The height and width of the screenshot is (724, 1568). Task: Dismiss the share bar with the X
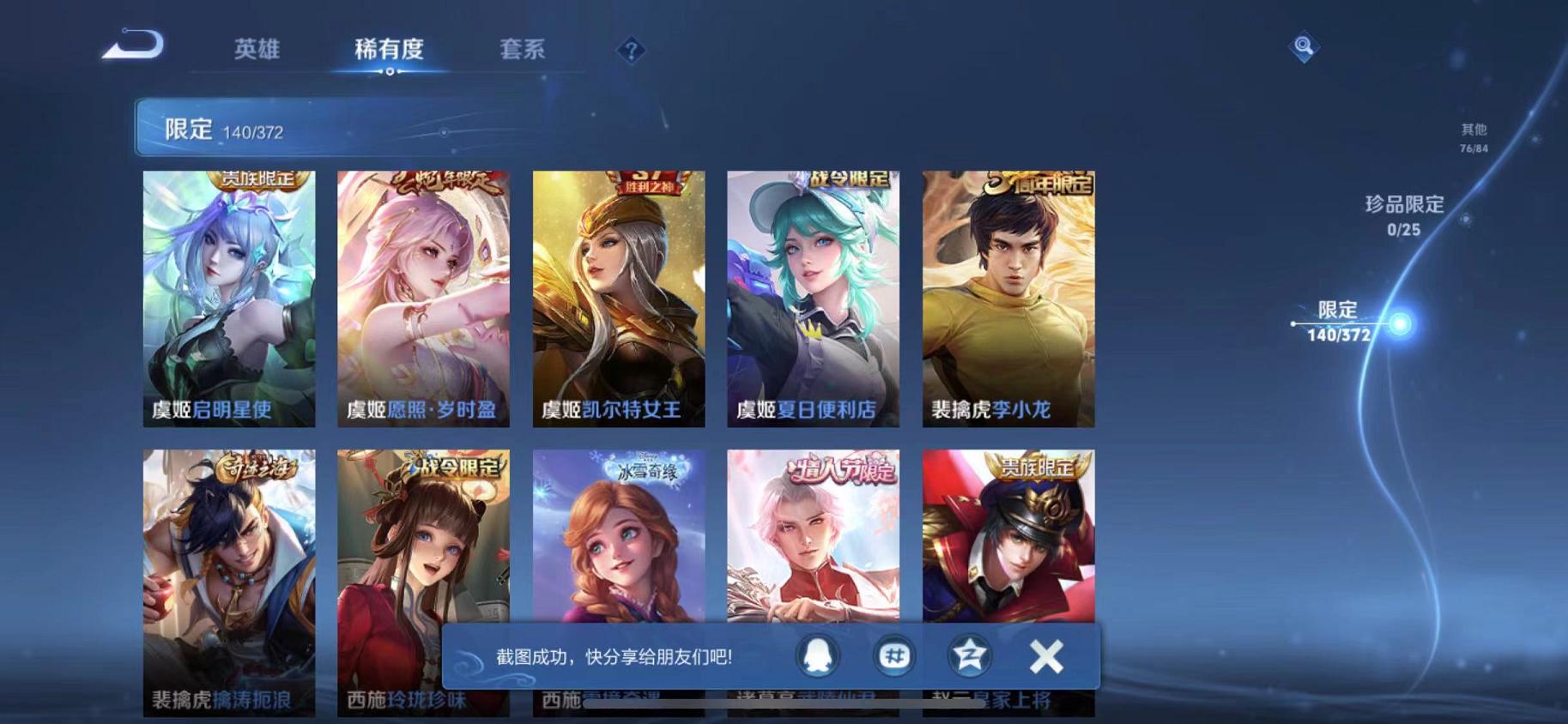1045,655
